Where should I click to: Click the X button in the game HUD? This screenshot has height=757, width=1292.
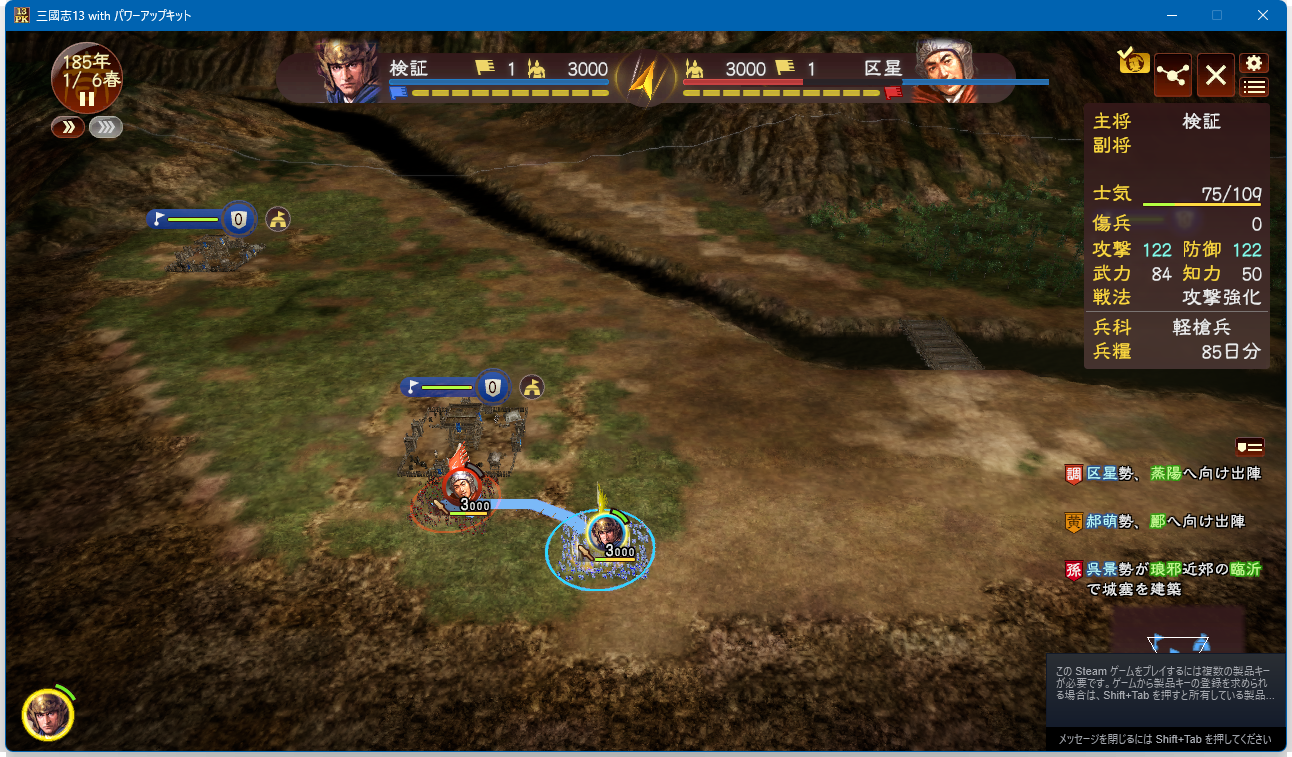(1215, 75)
